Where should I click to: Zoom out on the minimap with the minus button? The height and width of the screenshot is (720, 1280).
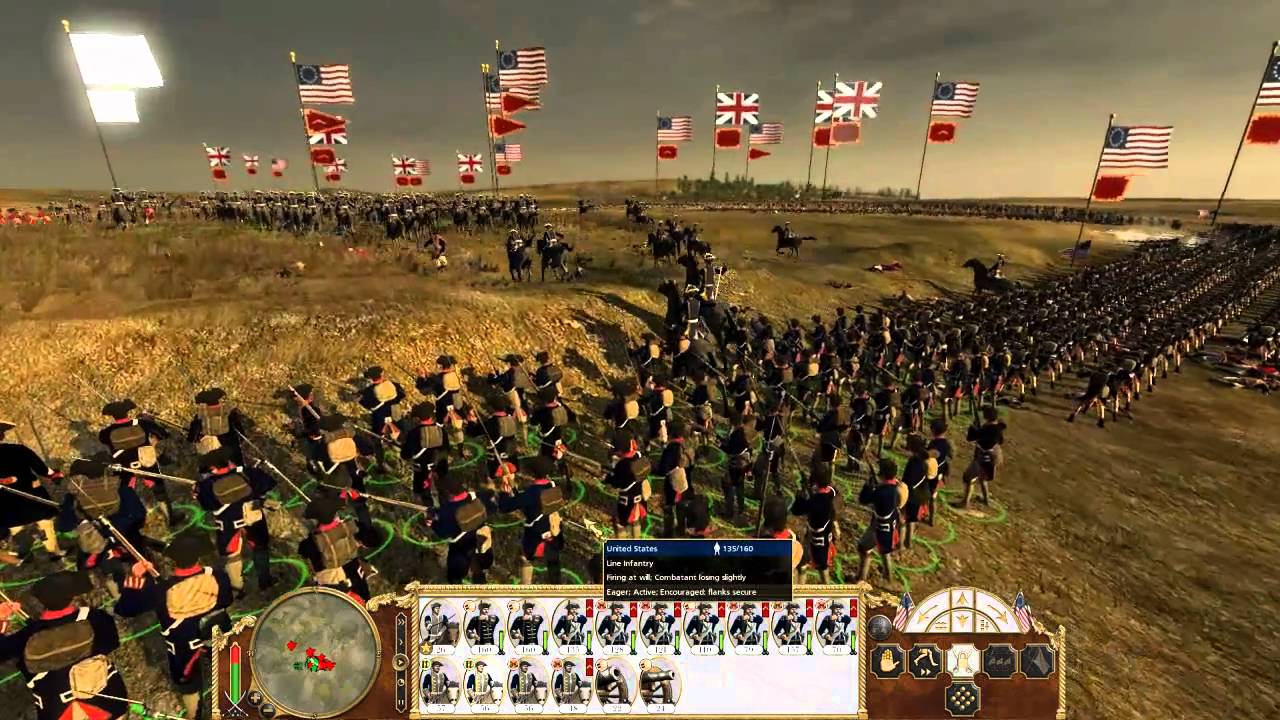point(266,710)
